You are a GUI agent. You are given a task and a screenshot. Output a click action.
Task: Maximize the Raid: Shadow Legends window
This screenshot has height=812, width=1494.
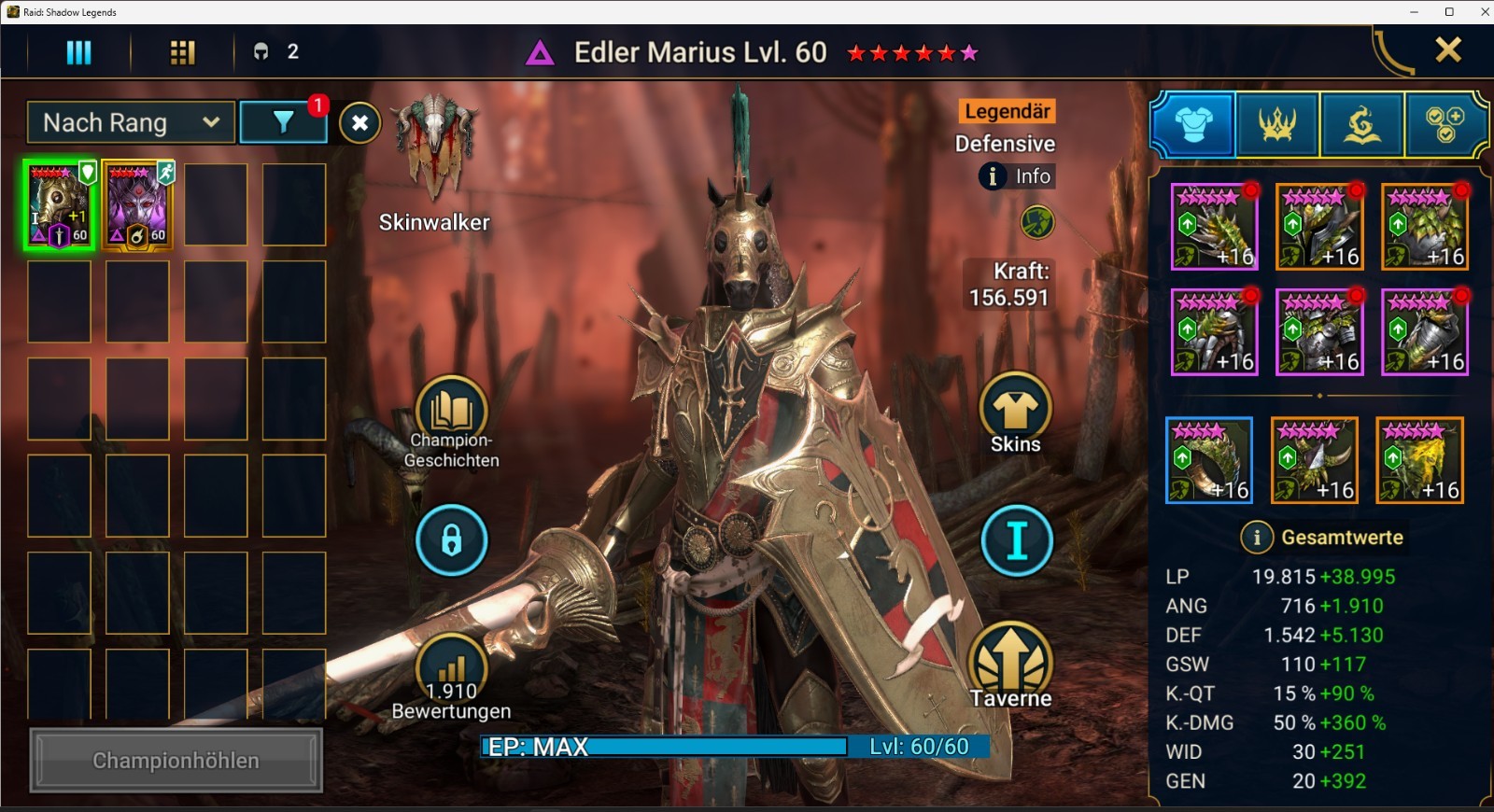(1449, 12)
